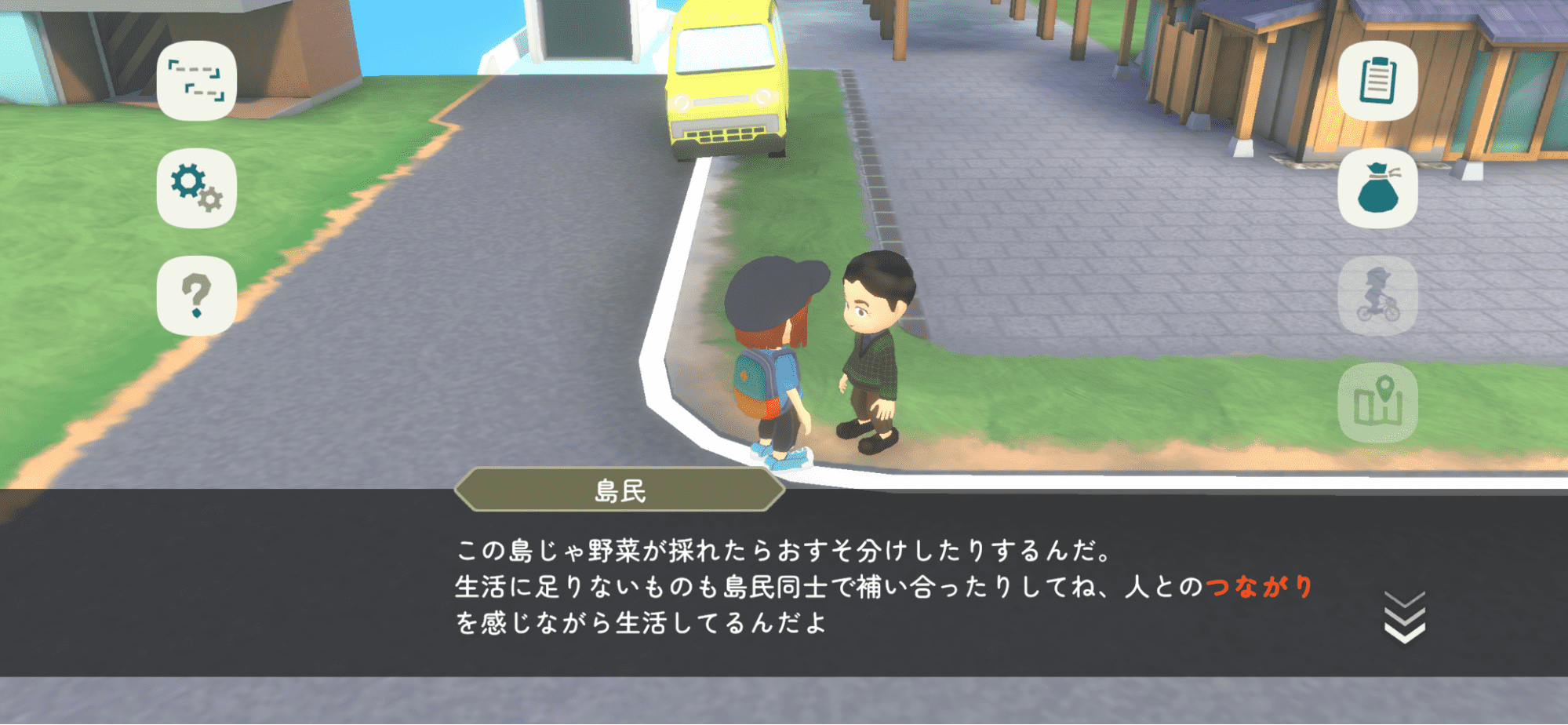Show help with the question mark button
This screenshot has width=1568, height=725.
click(x=196, y=296)
